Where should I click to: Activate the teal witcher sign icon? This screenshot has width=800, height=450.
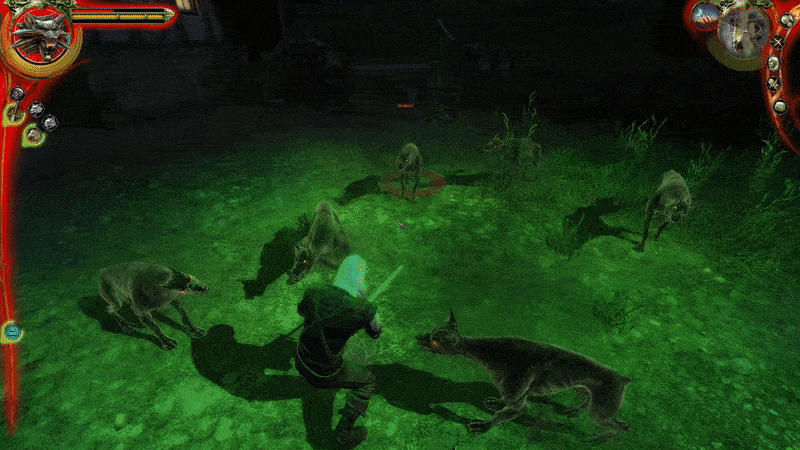(x=11, y=330)
